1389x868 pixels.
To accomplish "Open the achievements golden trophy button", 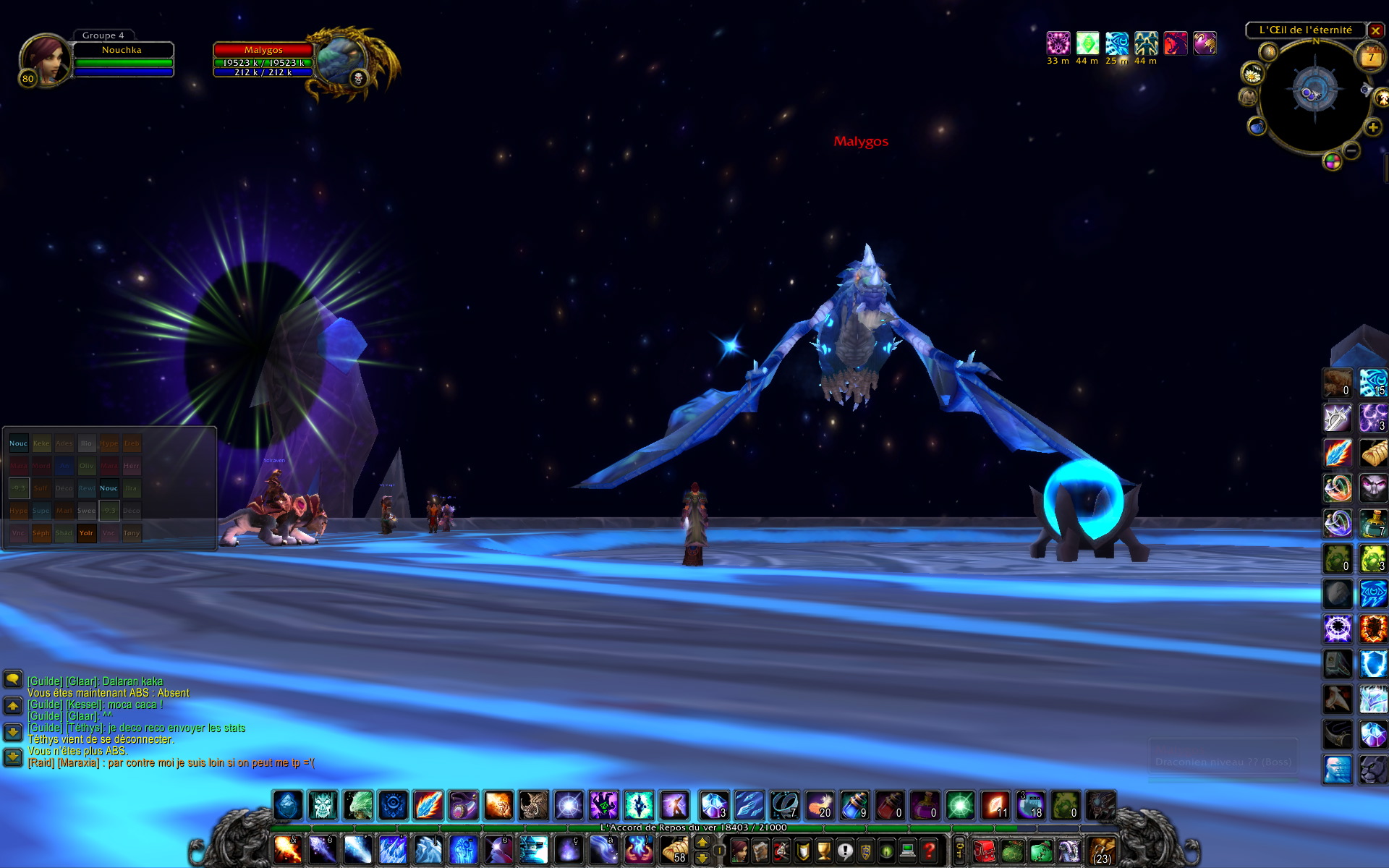I will click(824, 851).
